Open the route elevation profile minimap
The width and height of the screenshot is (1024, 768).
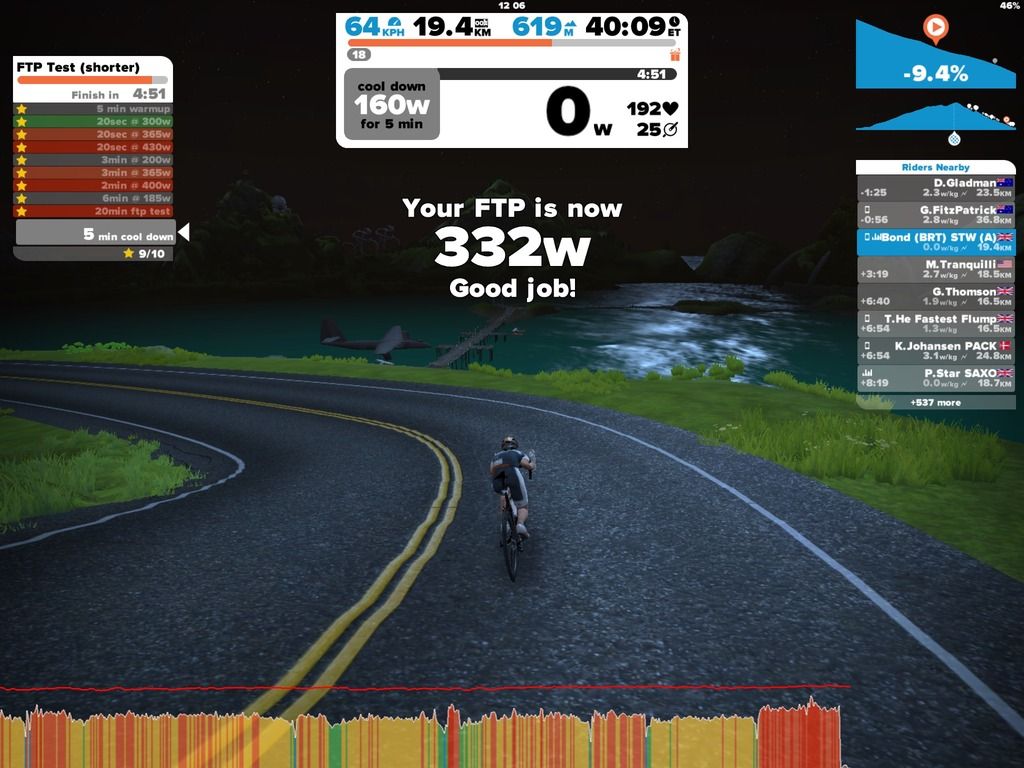click(x=934, y=119)
